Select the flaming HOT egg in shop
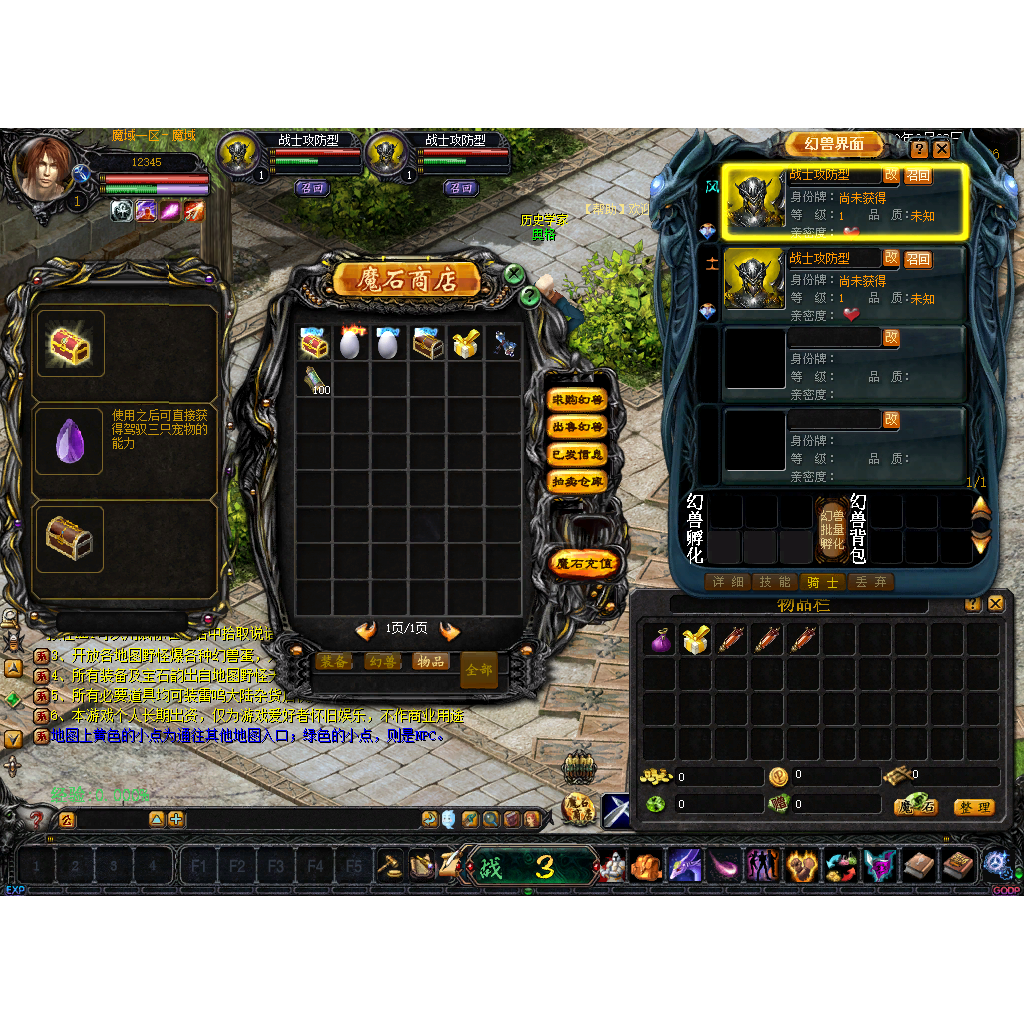The width and height of the screenshot is (1024, 1024). [349, 344]
